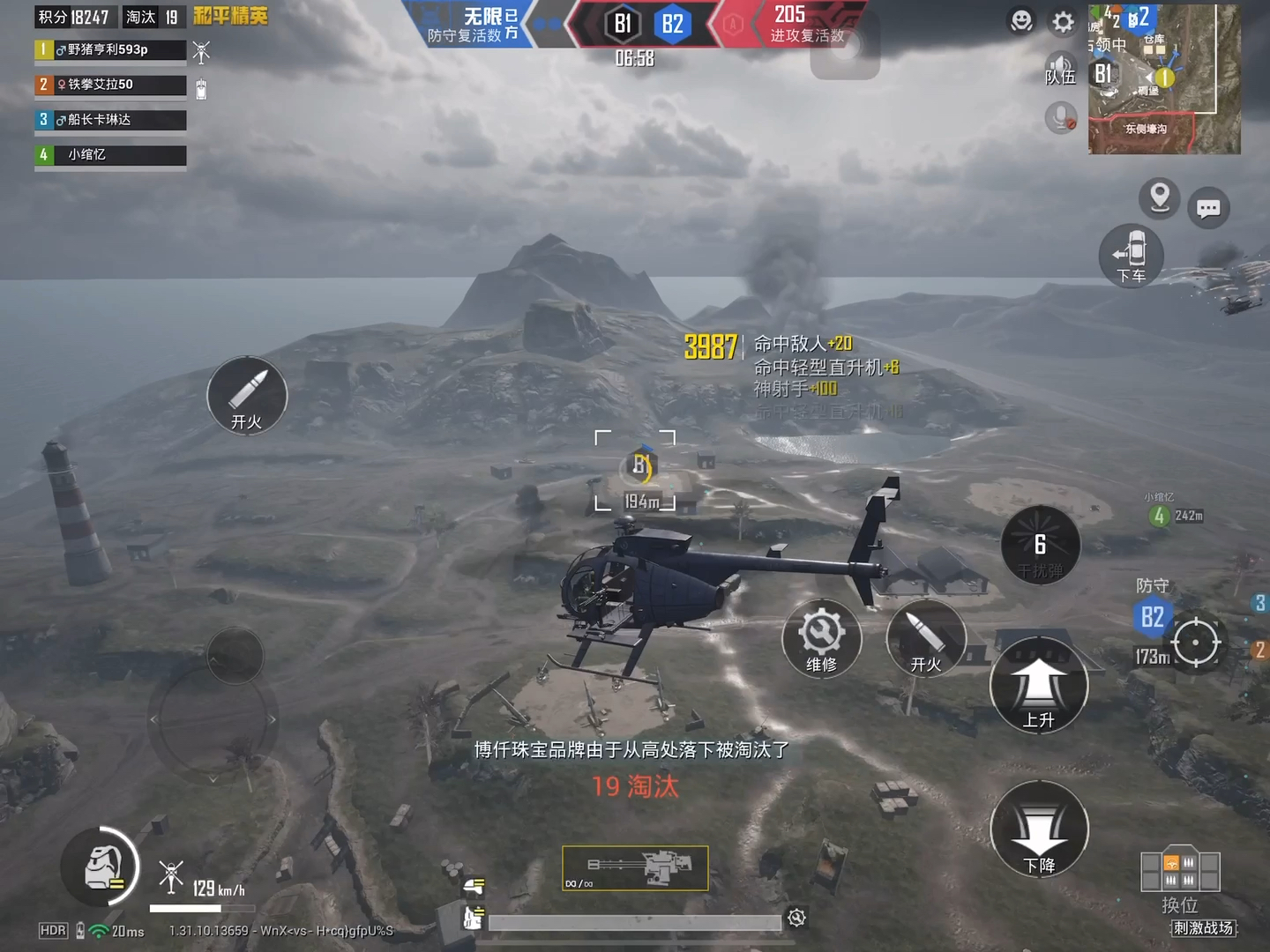Tap the crosshair aim button
The width and height of the screenshot is (1270, 952).
(1196, 642)
